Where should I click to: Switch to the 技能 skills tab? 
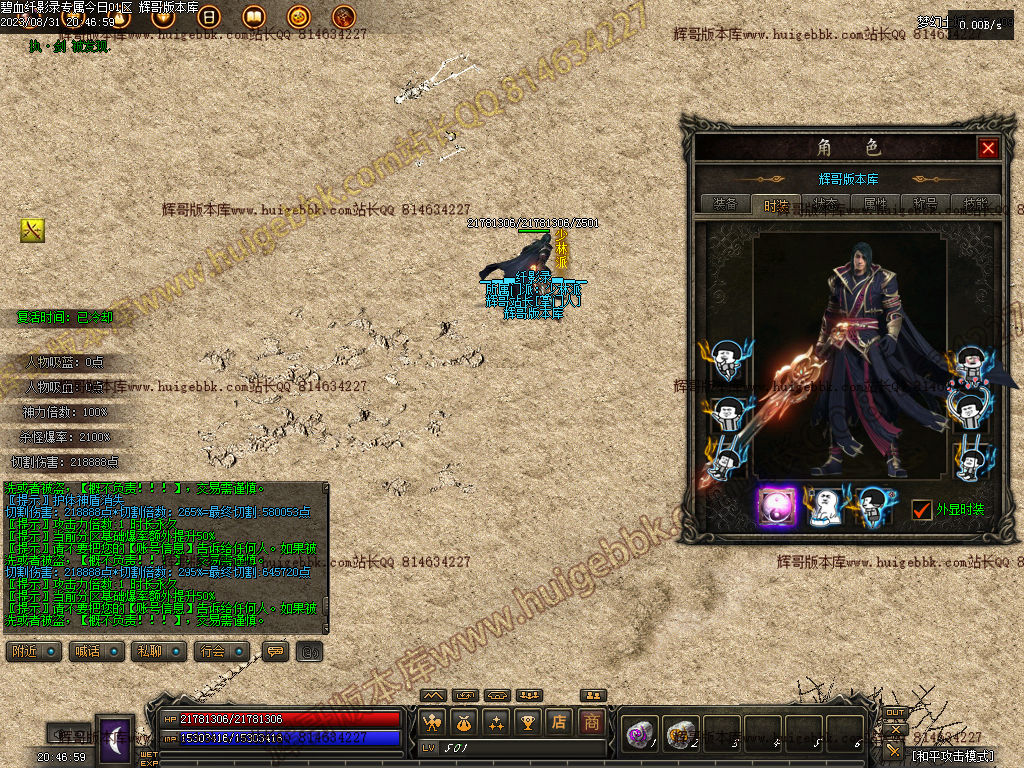[x=975, y=203]
